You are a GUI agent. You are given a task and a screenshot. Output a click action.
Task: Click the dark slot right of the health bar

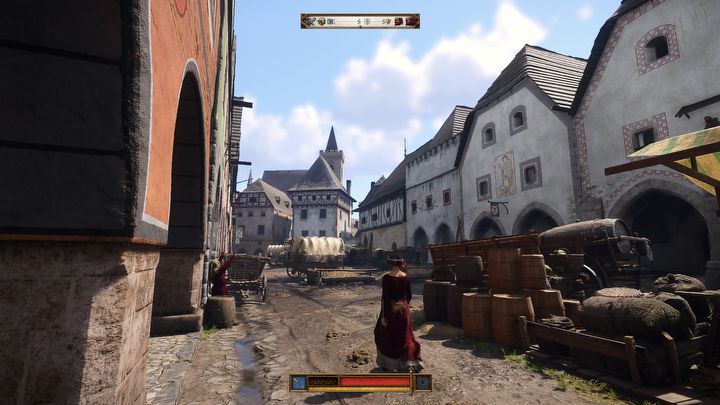click(422, 382)
